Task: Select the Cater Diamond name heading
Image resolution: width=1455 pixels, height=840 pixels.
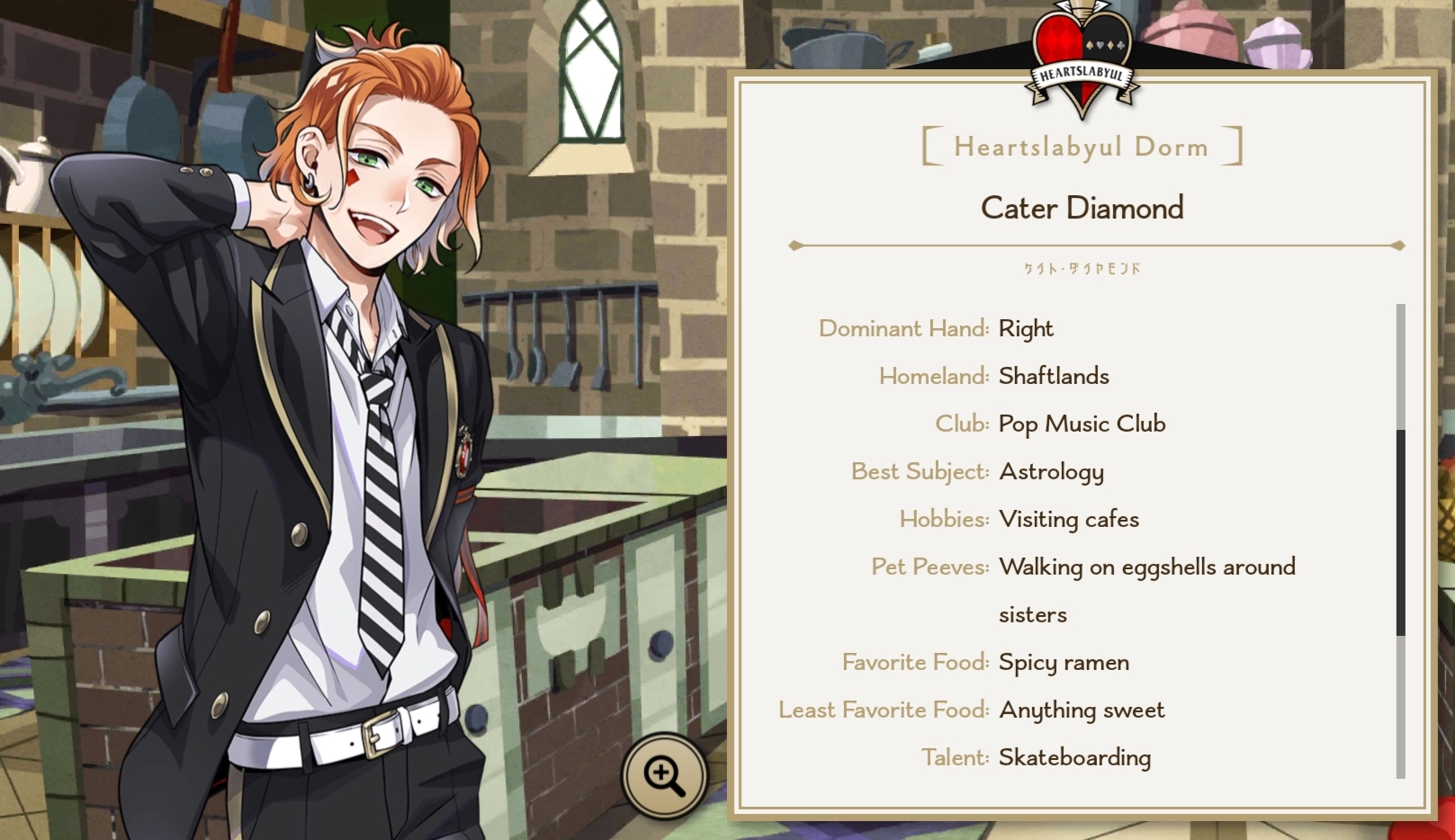Action: coord(1081,208)
